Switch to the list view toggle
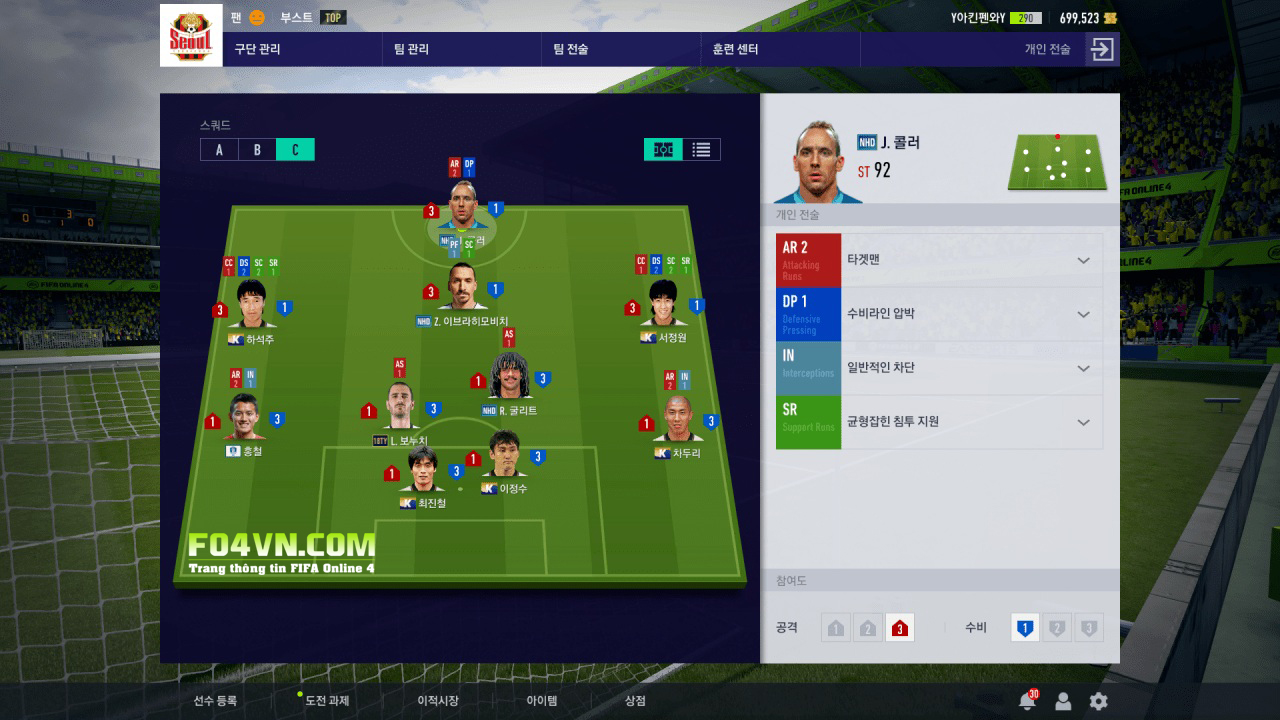 [702, 150]
